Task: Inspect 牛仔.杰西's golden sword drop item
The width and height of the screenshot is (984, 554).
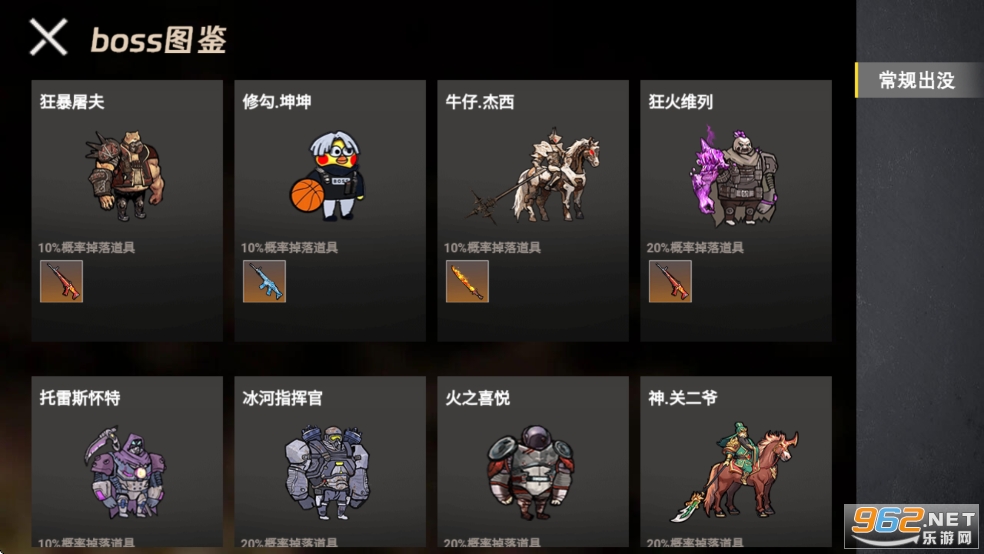Action: click(467, 281)
